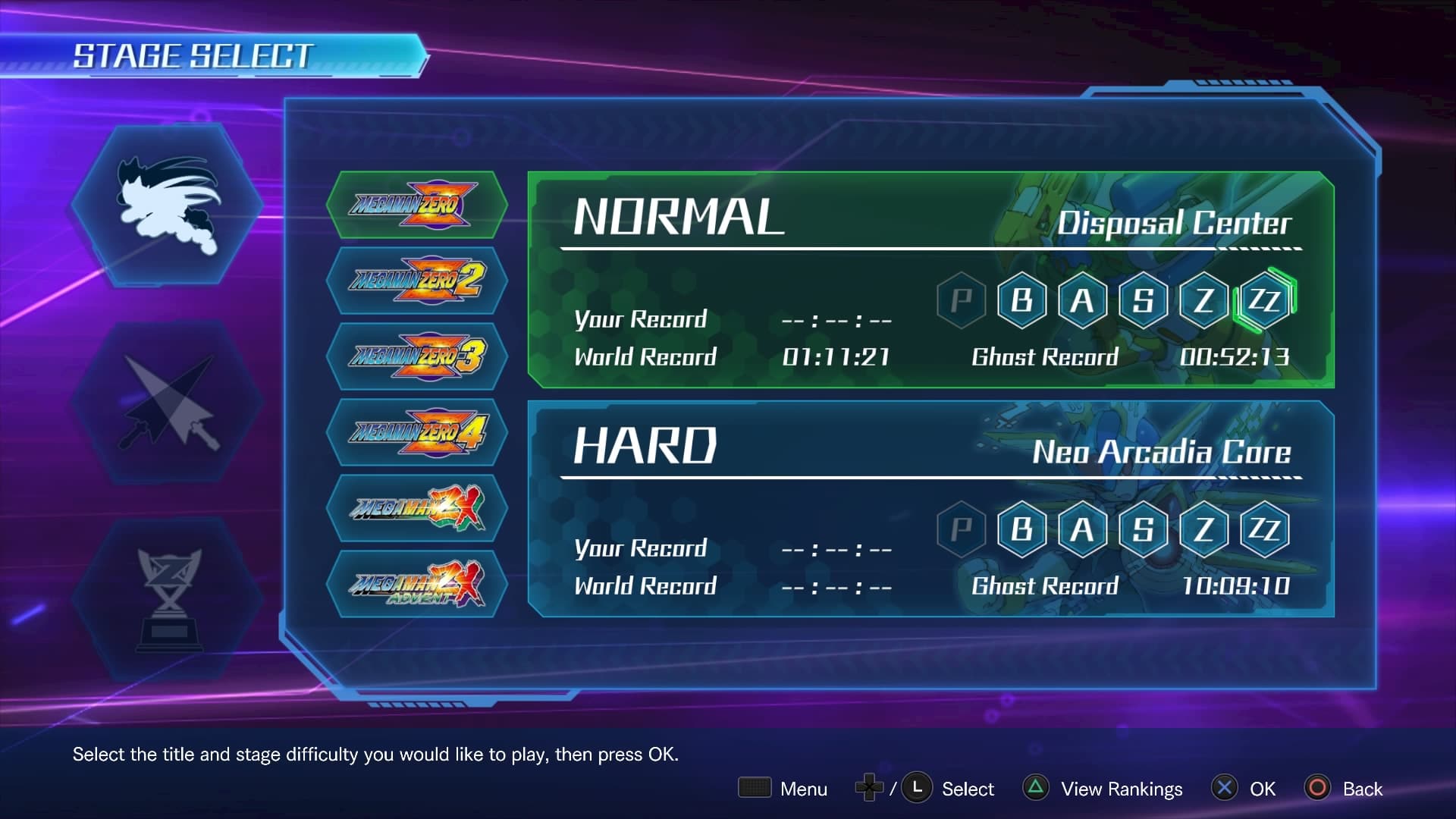1456x819 pixels.
Task: Open the NORMAL Disposal Center stage panel
Action: pos(834,281)
